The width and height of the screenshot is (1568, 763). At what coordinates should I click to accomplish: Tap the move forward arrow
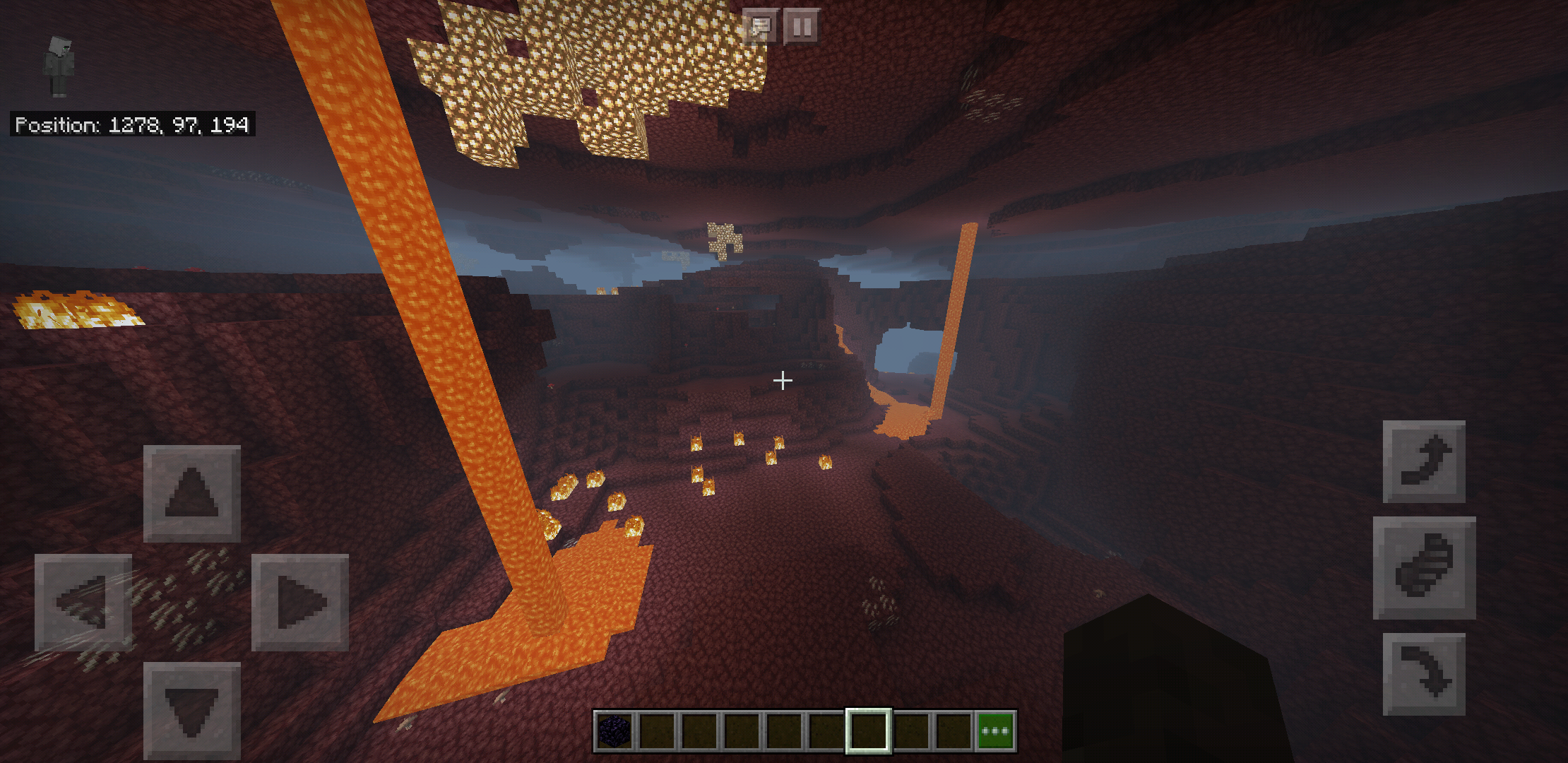coord(191,493)
